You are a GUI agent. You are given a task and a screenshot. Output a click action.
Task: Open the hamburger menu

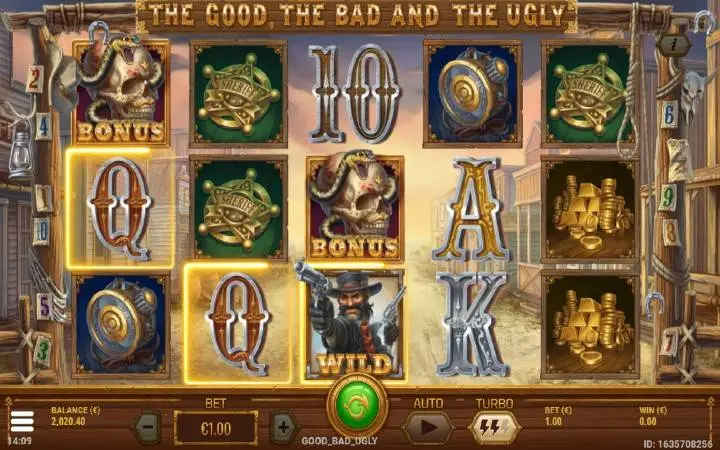tap(21, 421)
